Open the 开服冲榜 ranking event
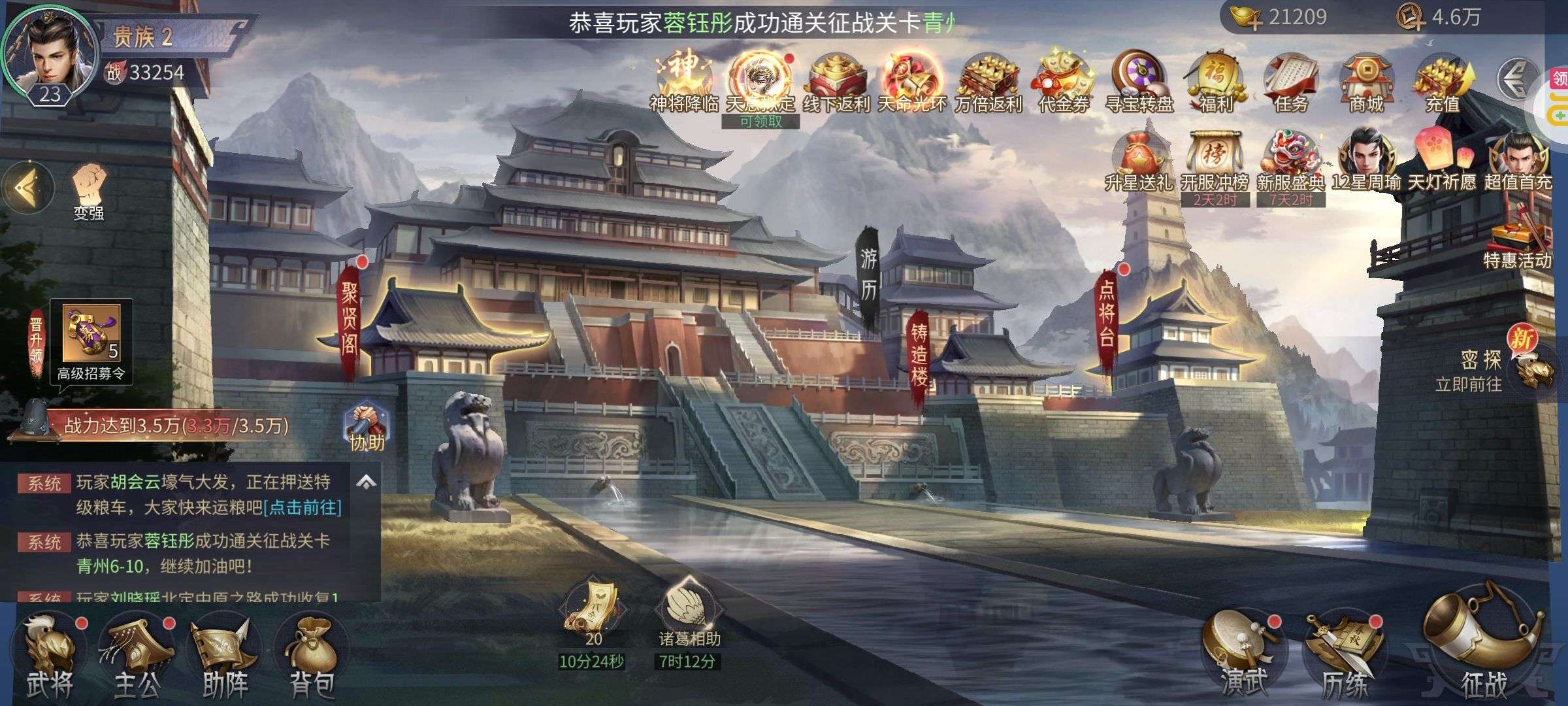The image size is (1568, 706). point(1215,163)
